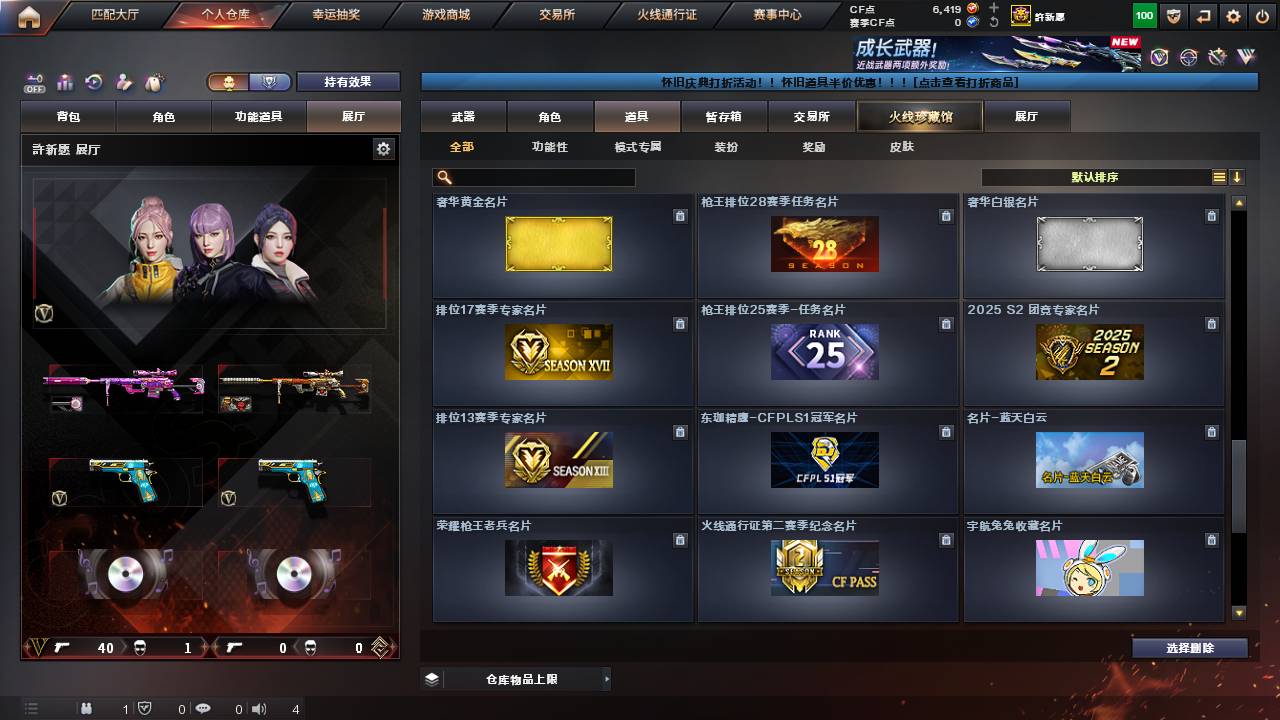Click the chat bubble icon in the bottom bar

click(x=203, y=710)
